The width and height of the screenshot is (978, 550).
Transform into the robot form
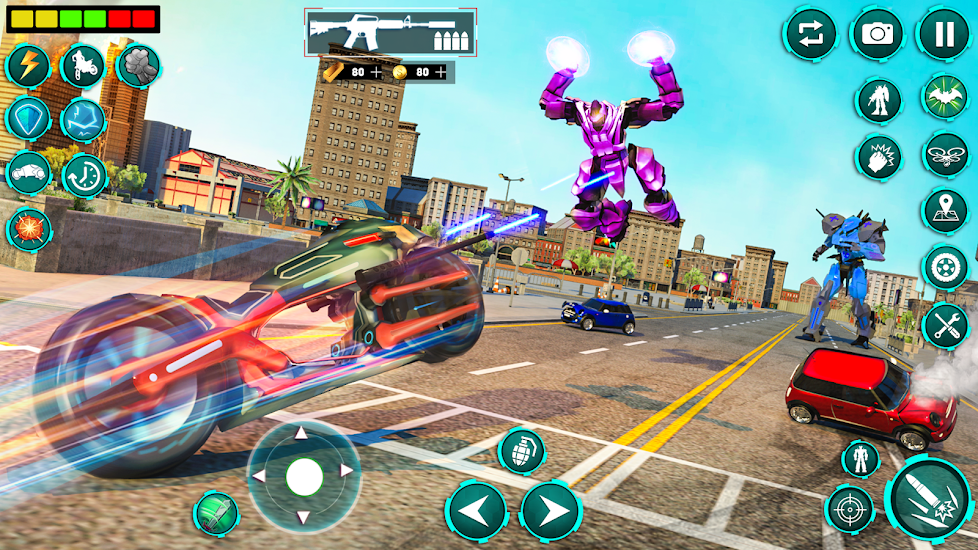click(879, 101)
